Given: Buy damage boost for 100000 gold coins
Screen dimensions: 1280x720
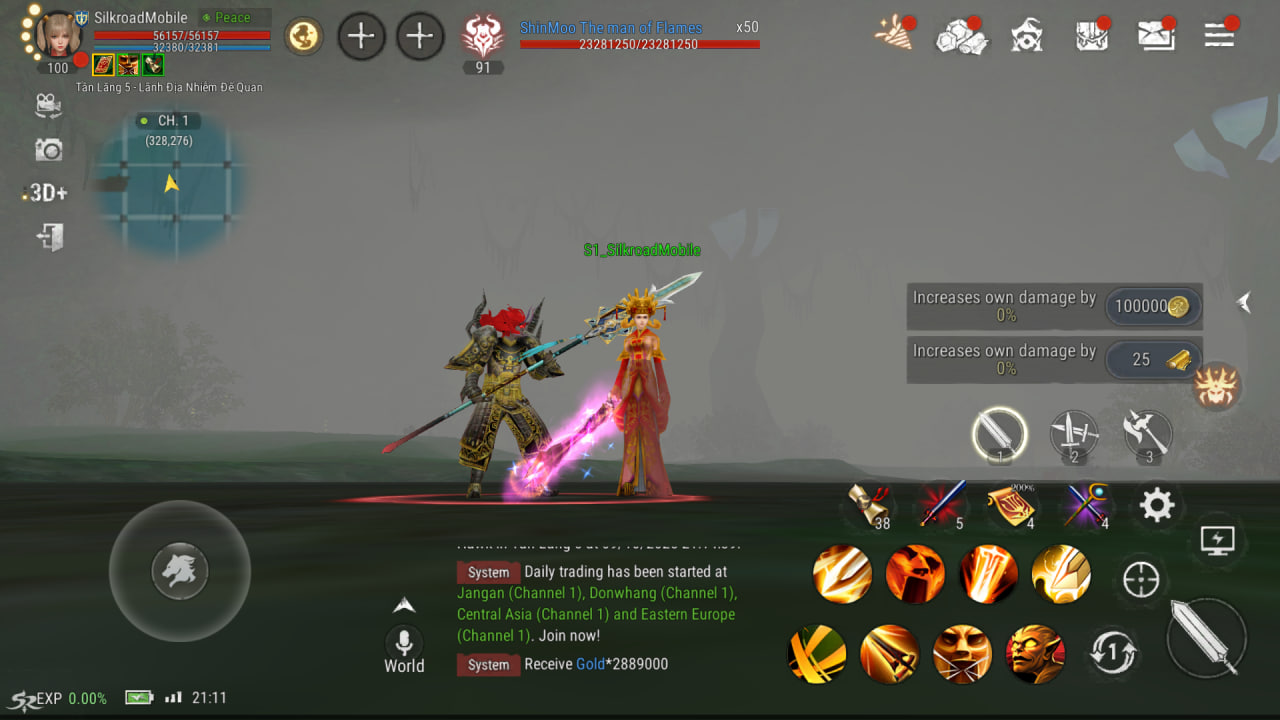Looking at the screenshot, I should tap(1153, 307).
